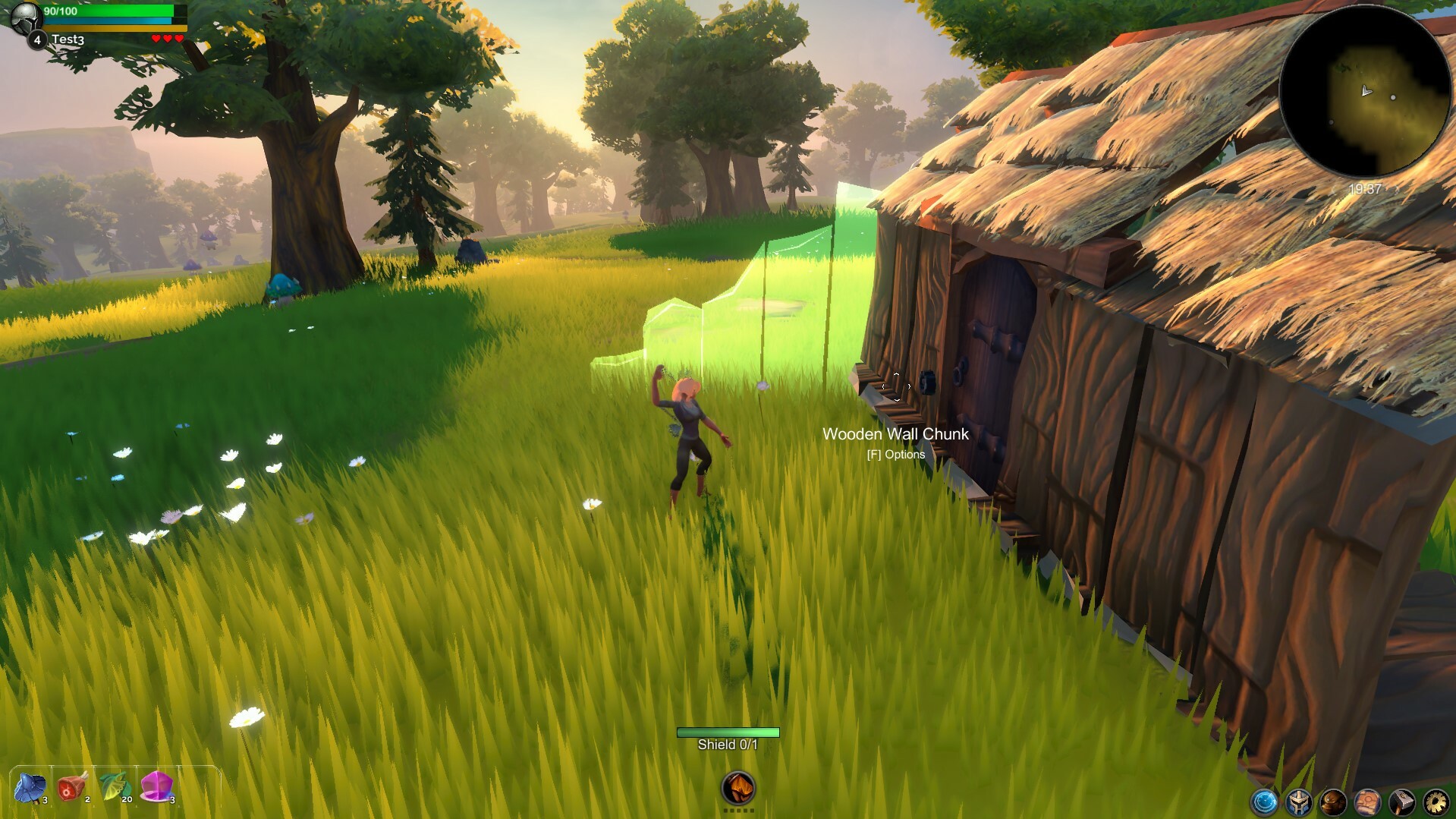Click the Test3 player name label
The image size is (1456, 819).
(68, 39)
